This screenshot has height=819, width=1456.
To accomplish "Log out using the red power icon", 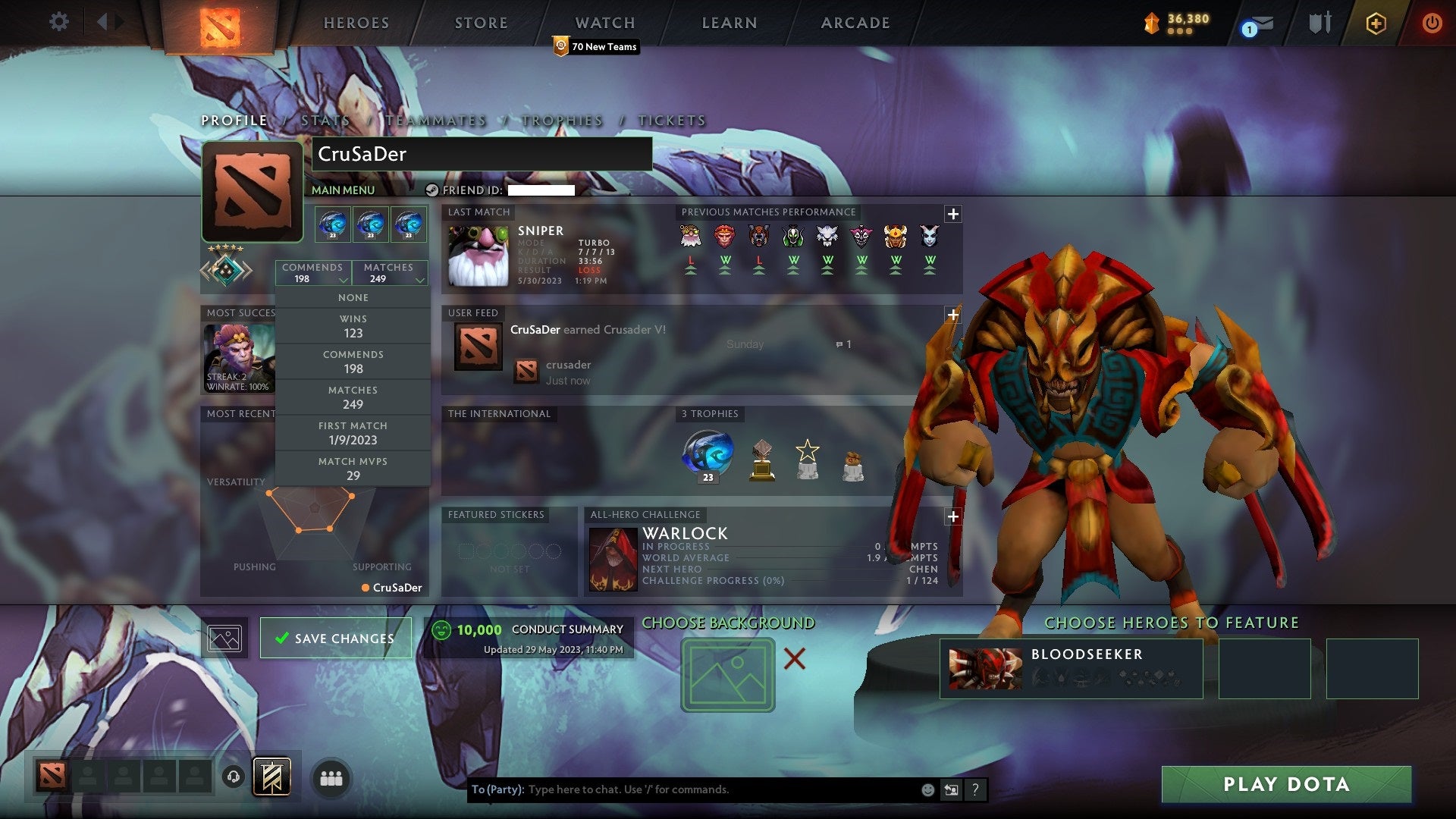I will pyautogui.click(x=1433, y=23).
